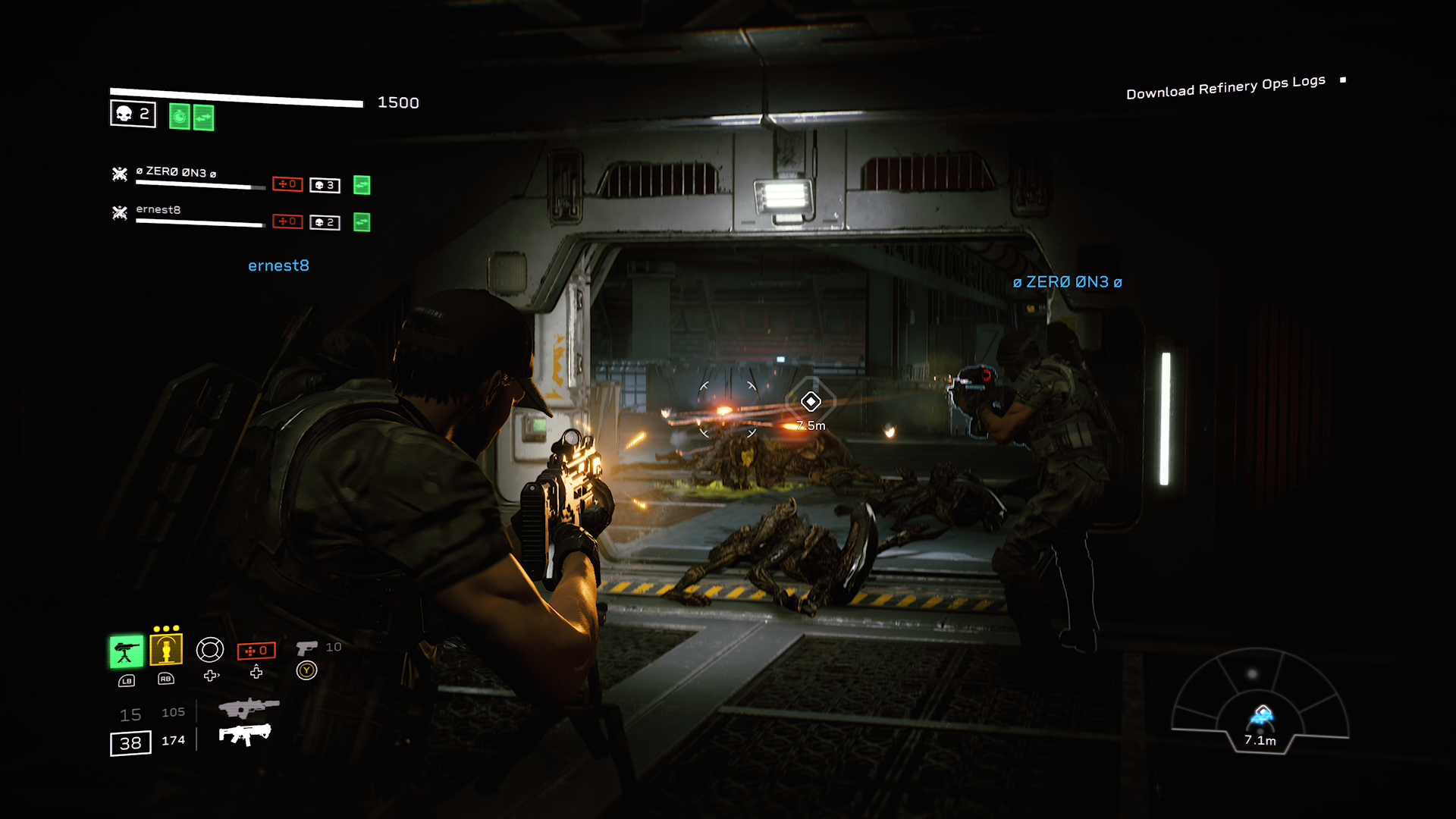Click the diamond objective waypoint marker
This screenshot has width=1456, height=819.
click(x=811, y=401)
